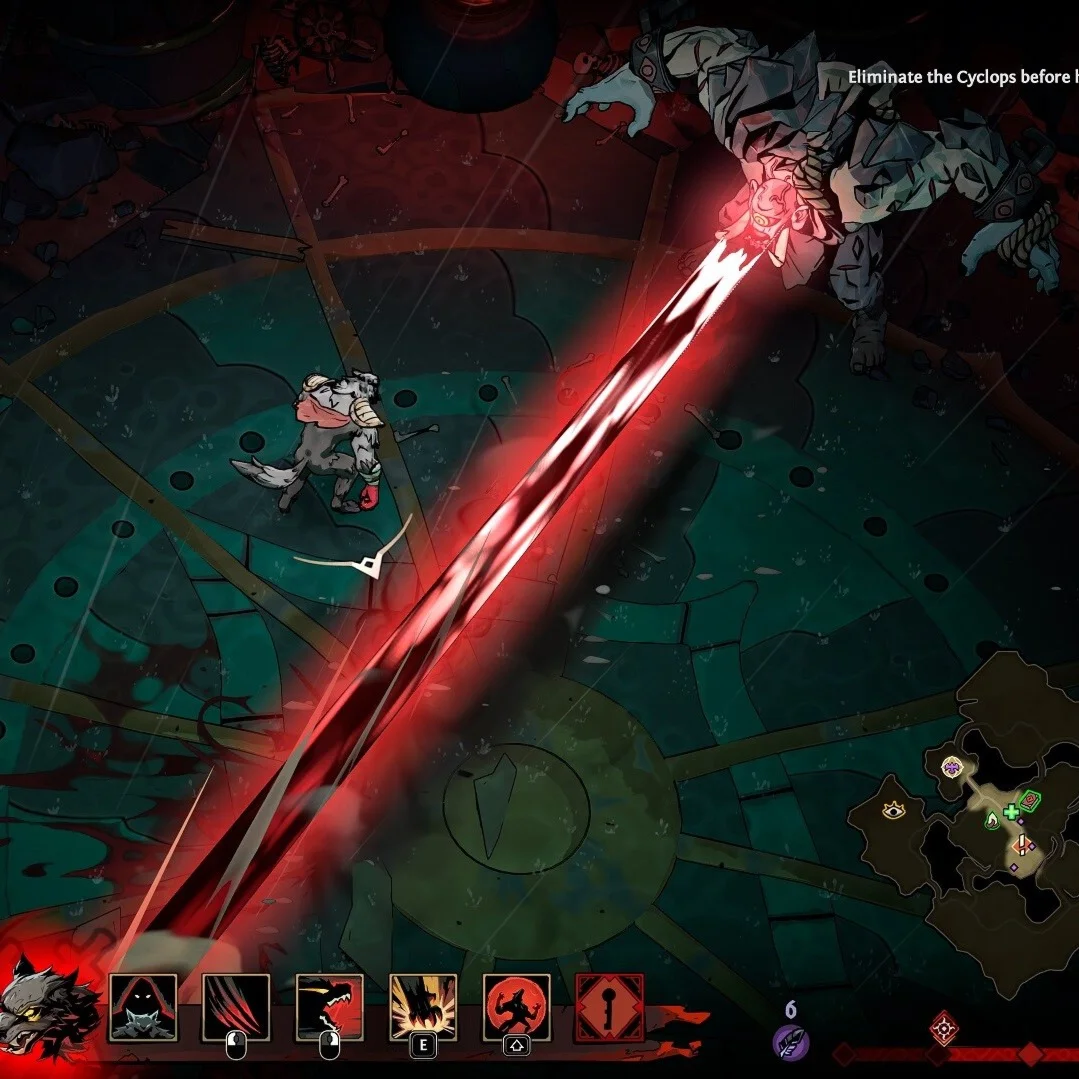
Task: Click the exclamation mark marker on minimap
Action: point(1021,846)
